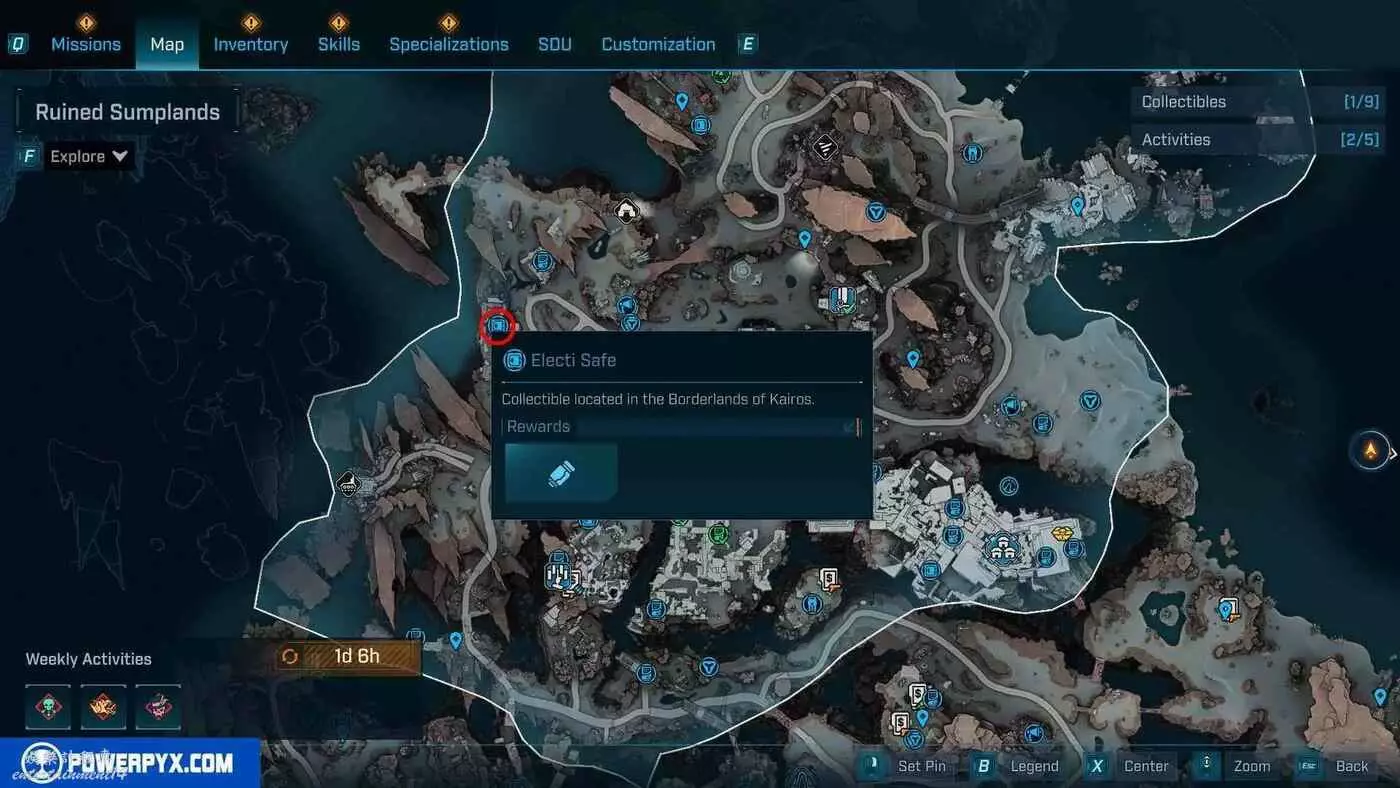Switch to the Missions tab

coord(86,44)
